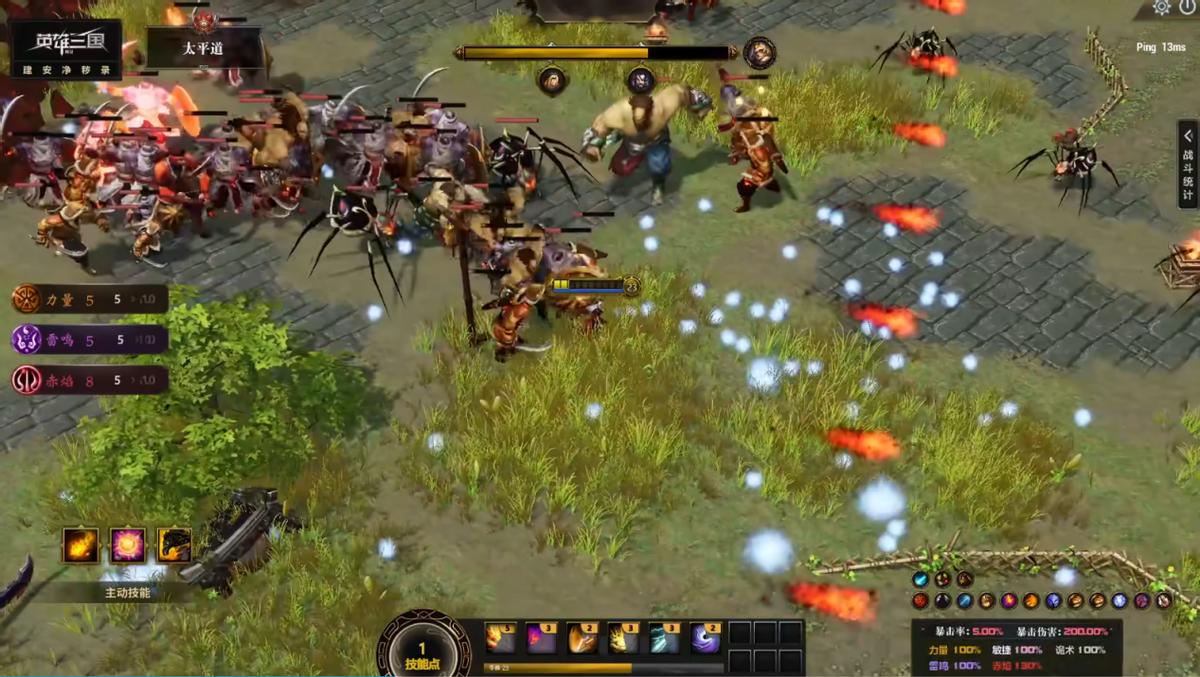Open the settings gear icon
The image size is (1200, 677).
click(x=1161, y=7)
